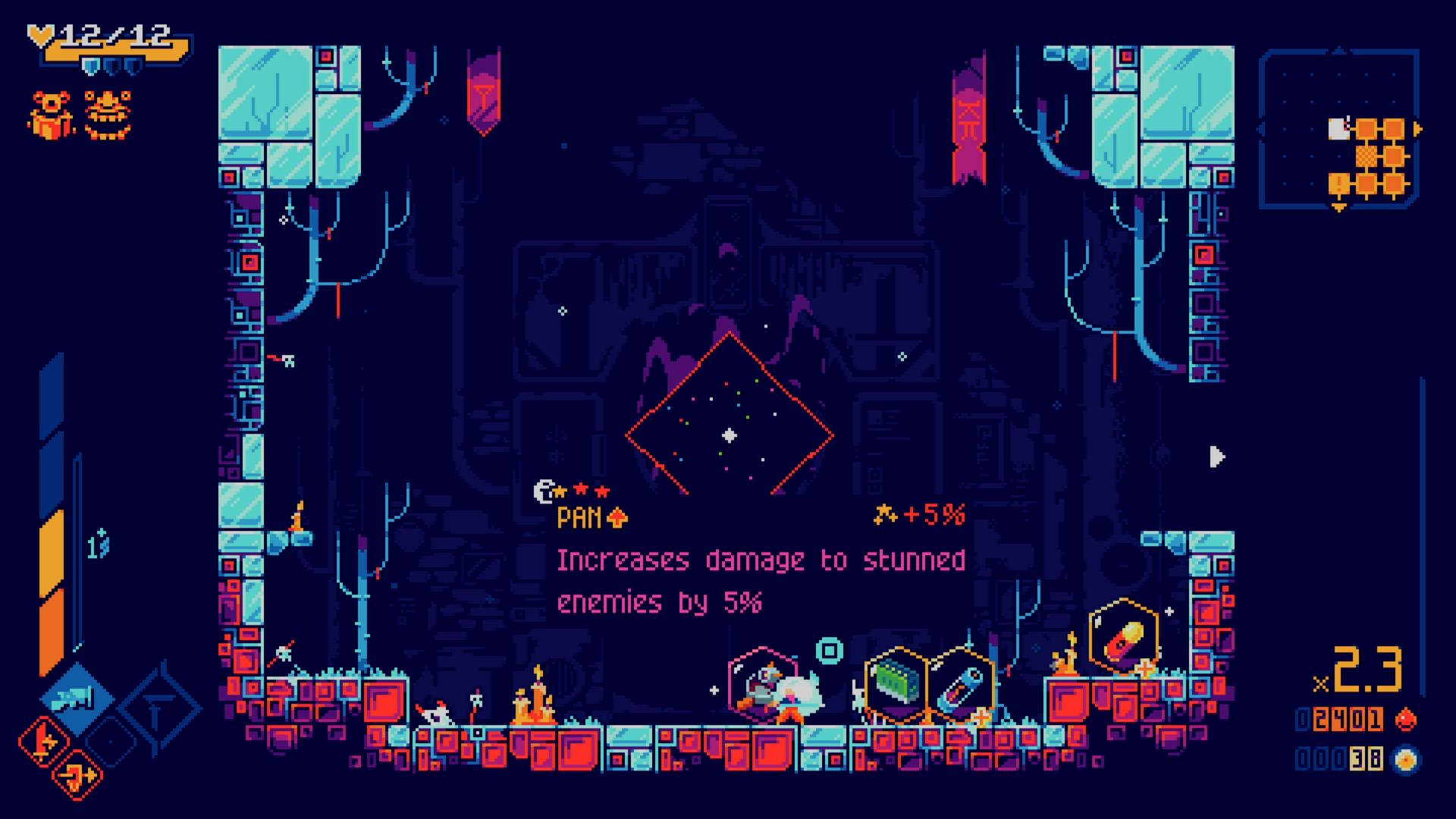Toggle the empty locked skill diamond slot
This screenshot has width=1456, height=819.
(111, 741)
